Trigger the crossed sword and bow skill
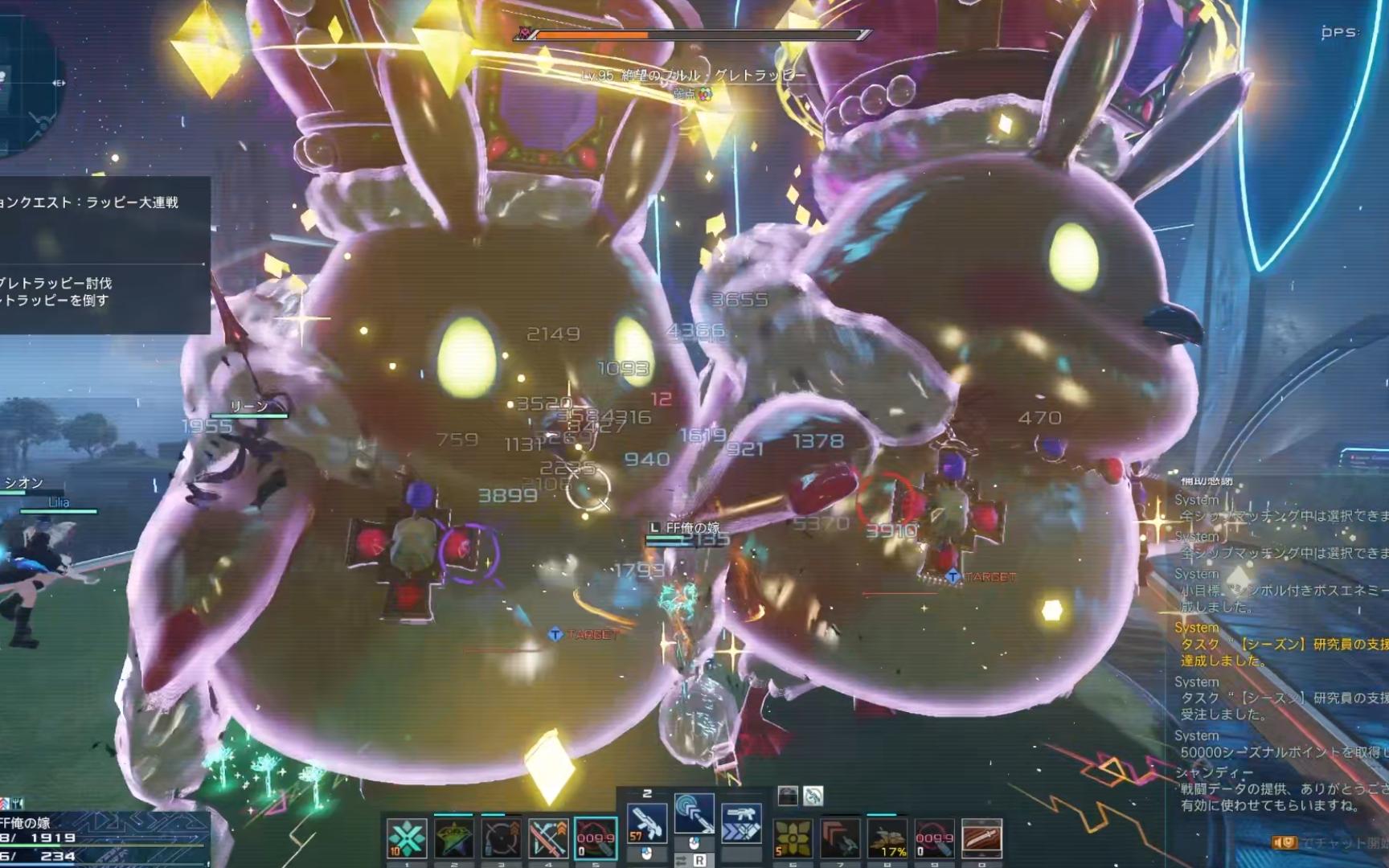Screen dimensions: 1389x868 point(548,838)
